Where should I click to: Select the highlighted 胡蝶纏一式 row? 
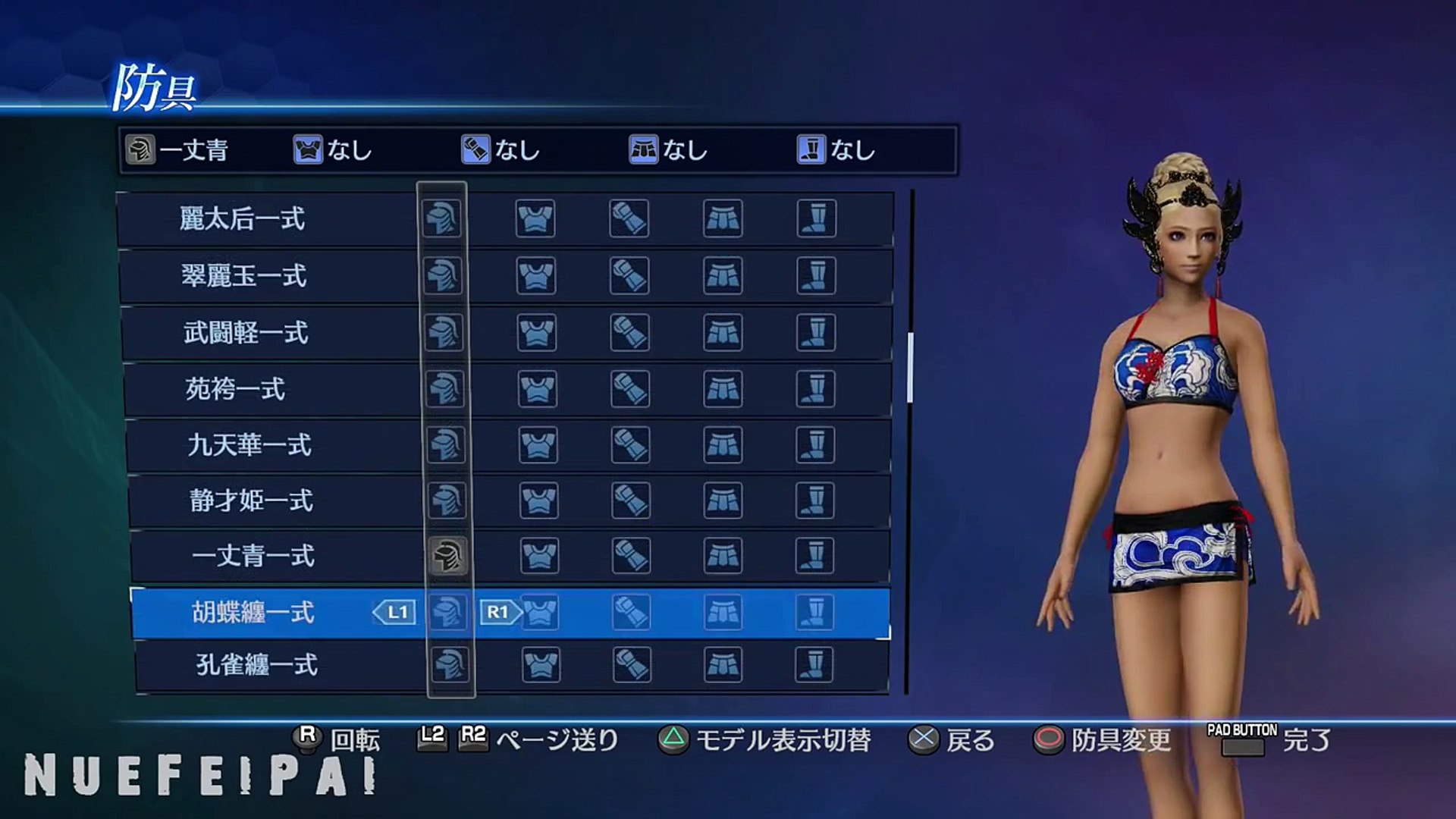click(253, 613)
